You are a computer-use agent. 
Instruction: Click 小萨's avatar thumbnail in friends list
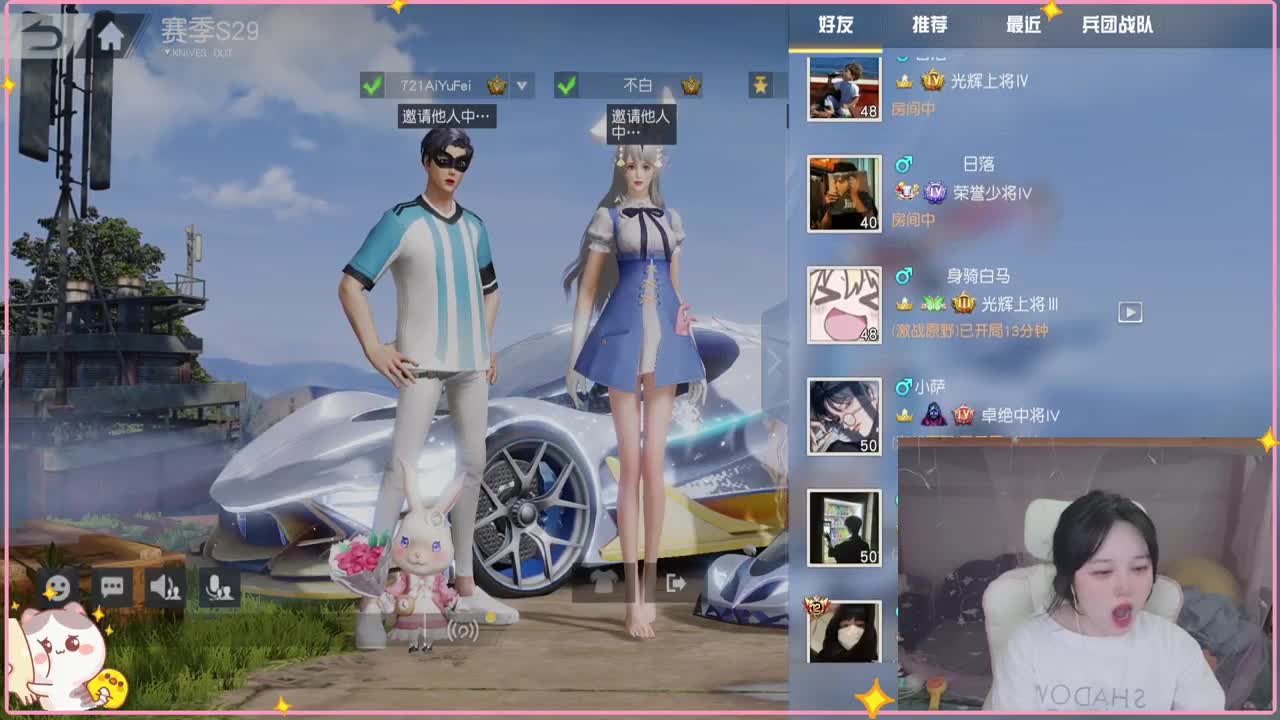(x=843, y=414)
